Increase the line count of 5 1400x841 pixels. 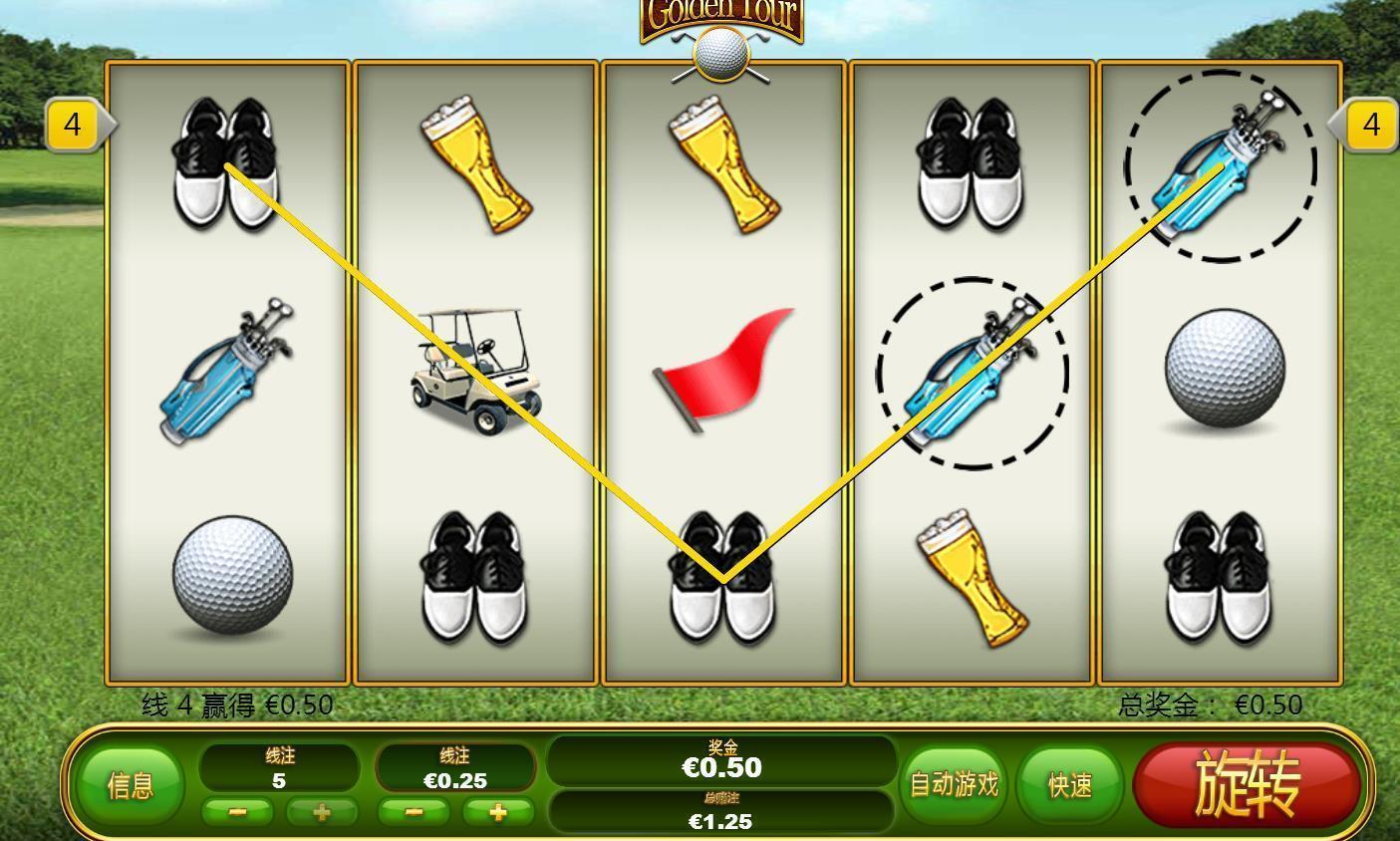[321, 812]
